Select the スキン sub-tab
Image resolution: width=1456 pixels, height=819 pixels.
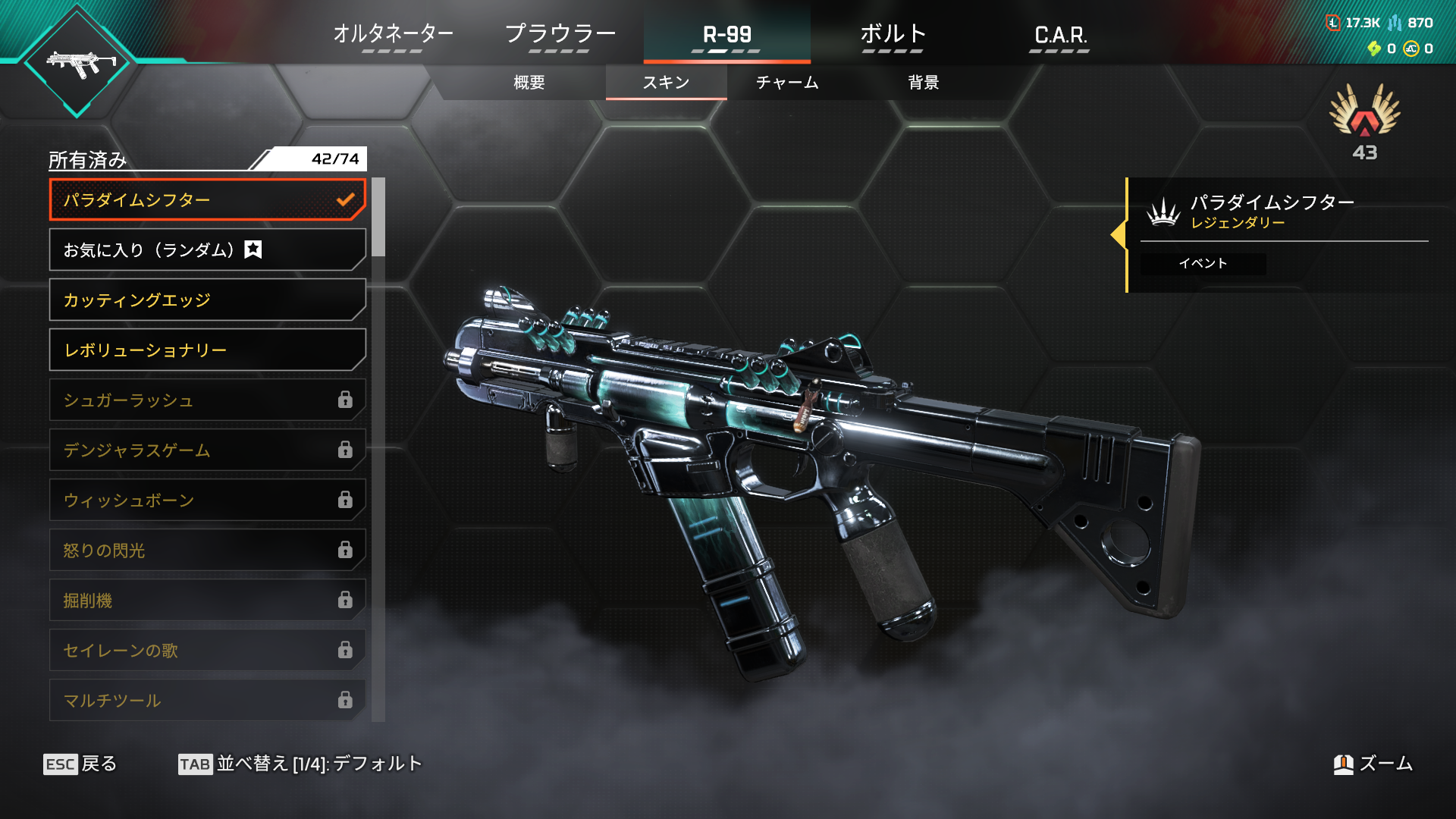(x=666, y=83)
